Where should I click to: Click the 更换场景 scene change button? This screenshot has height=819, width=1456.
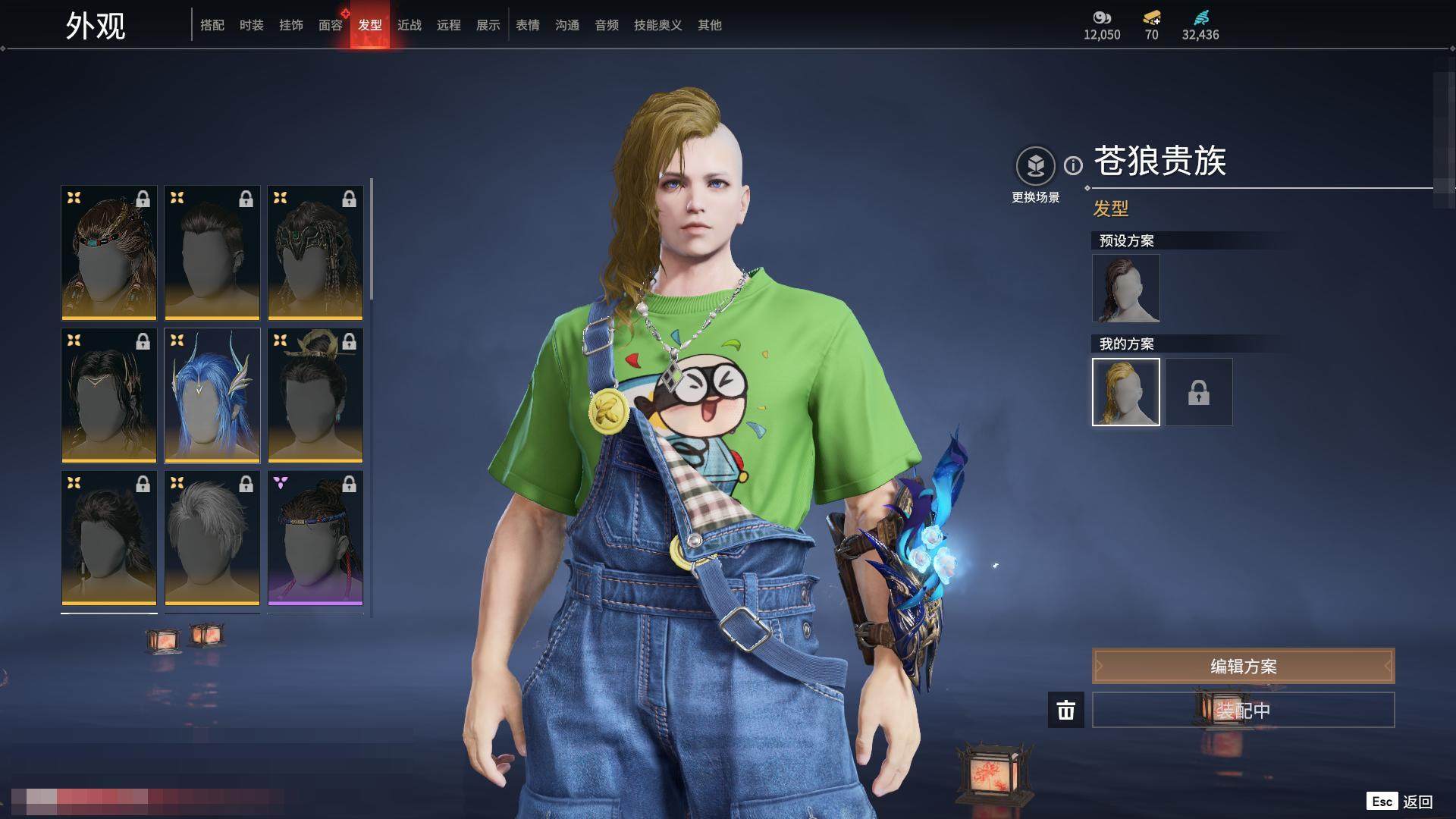point(1035,166)
